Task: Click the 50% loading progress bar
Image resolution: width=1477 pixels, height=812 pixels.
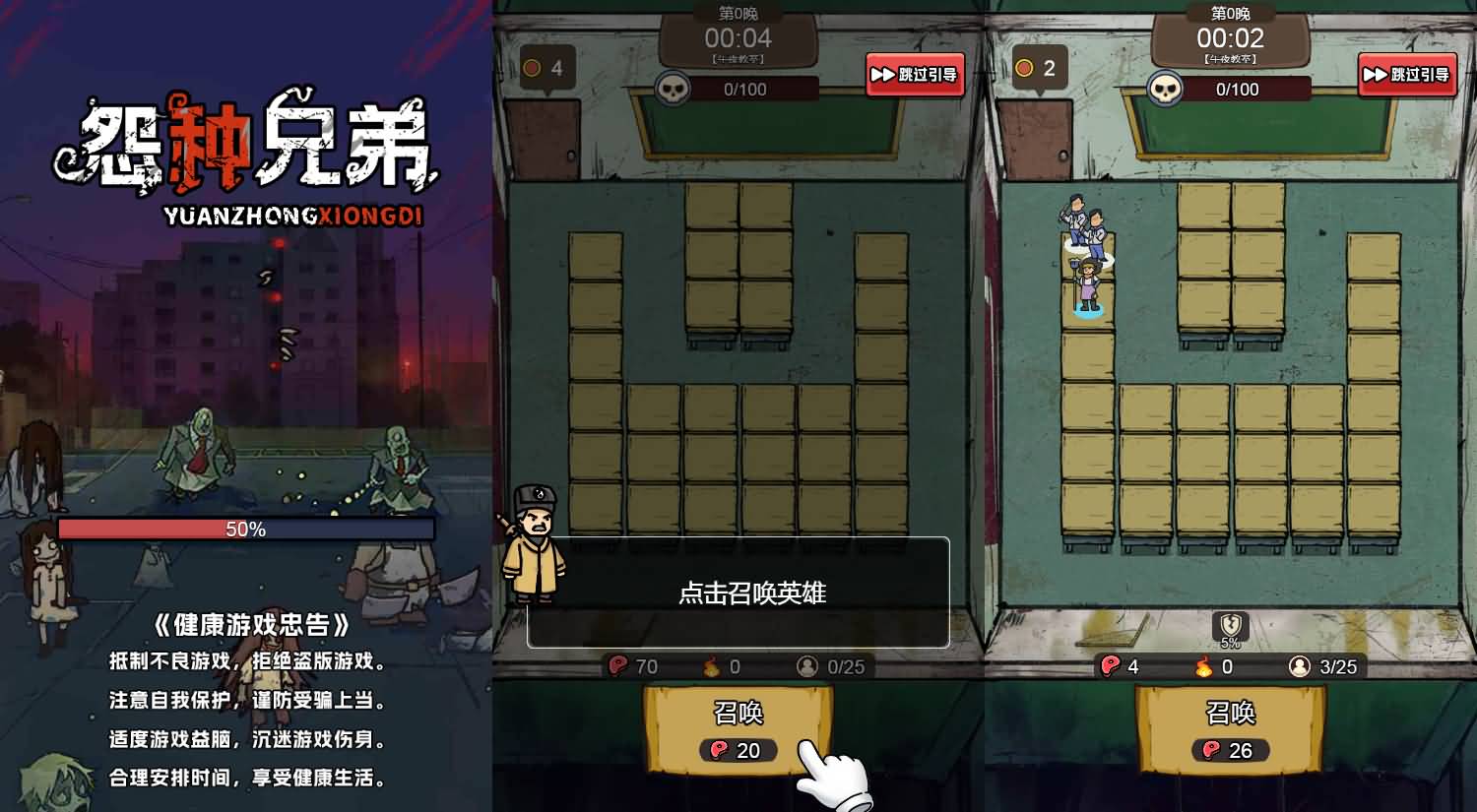Action: coord(245,529)
